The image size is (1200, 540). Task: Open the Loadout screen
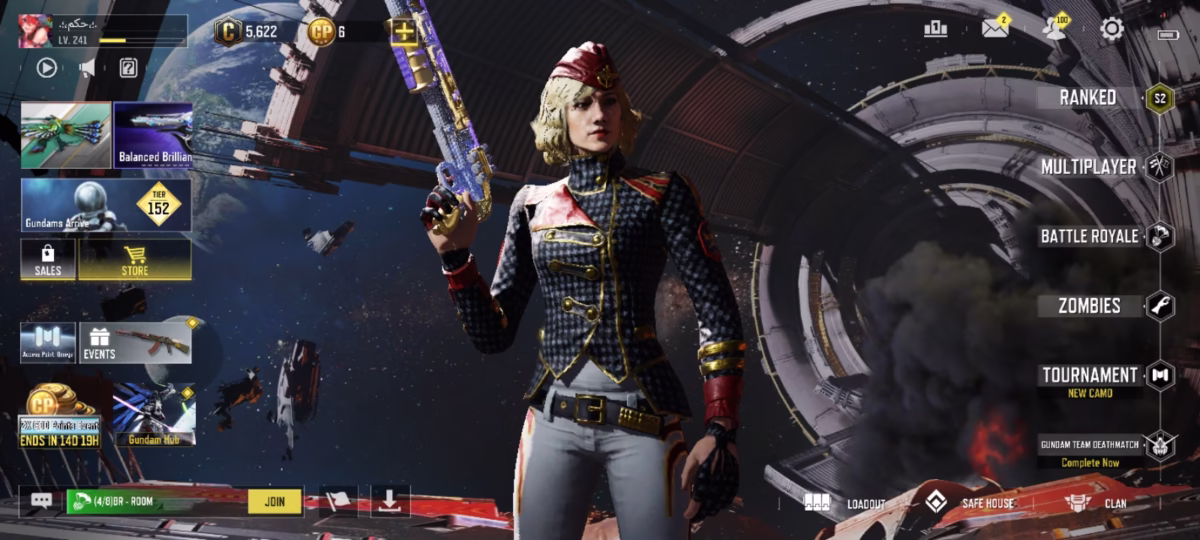coord(846,503)
